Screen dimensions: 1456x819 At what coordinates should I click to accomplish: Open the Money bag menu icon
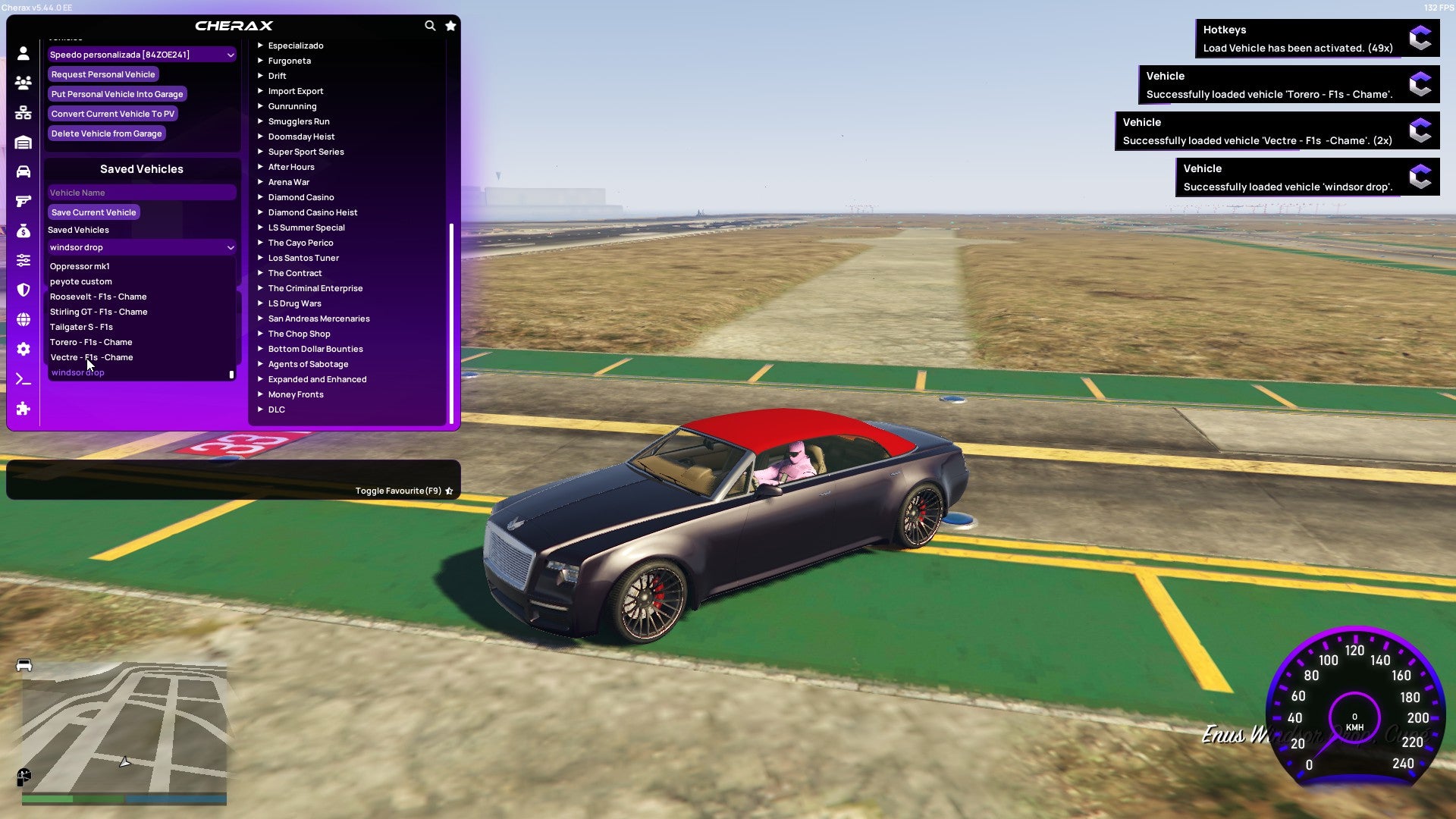(23, 231)
